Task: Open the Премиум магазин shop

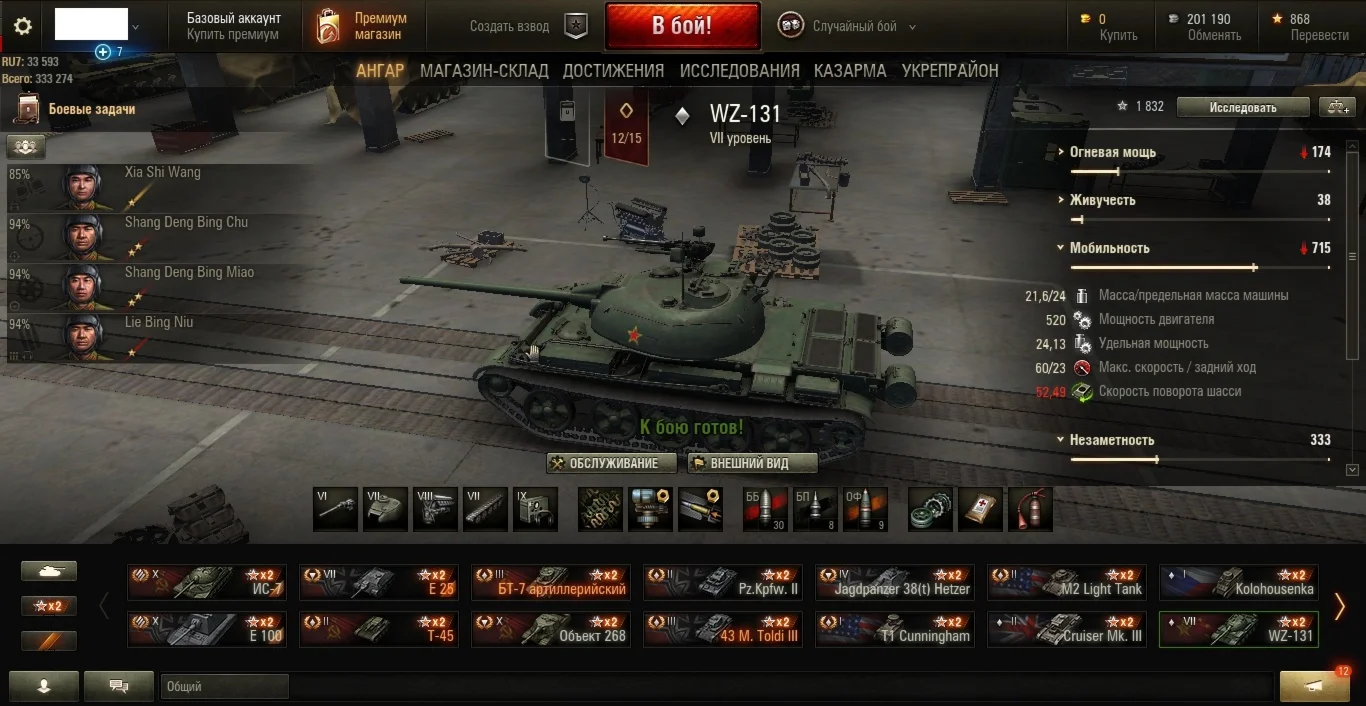Action: [x=362, y=26]
